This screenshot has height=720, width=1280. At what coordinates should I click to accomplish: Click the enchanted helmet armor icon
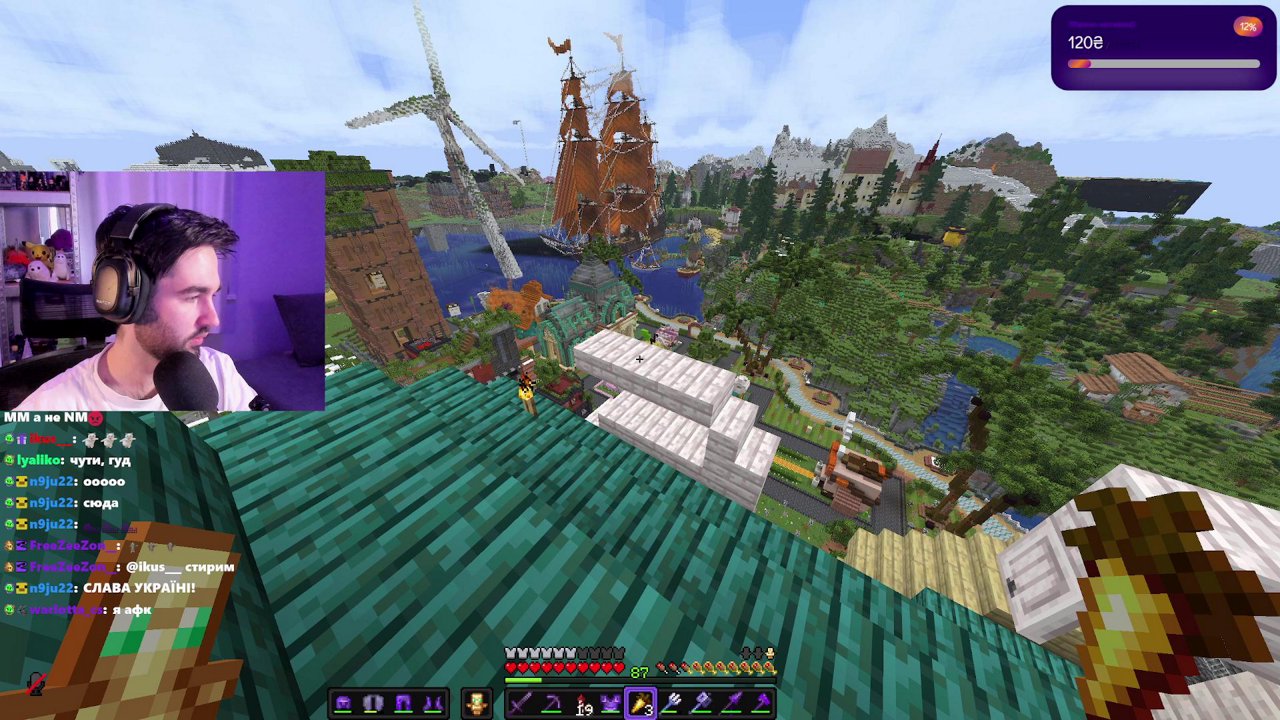[x=343, y=702]
